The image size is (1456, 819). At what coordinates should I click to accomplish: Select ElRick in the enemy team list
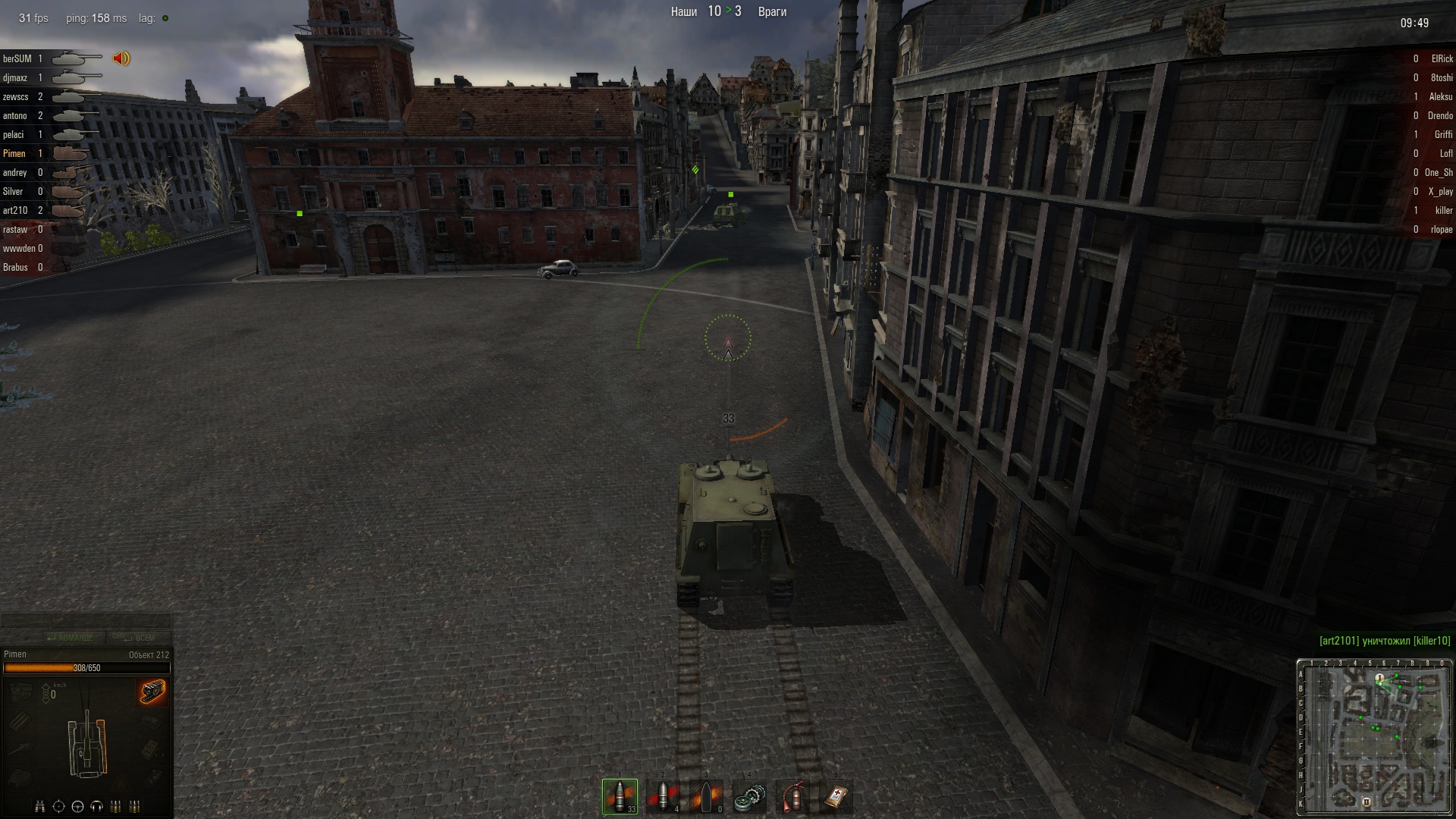(1442, 58)
